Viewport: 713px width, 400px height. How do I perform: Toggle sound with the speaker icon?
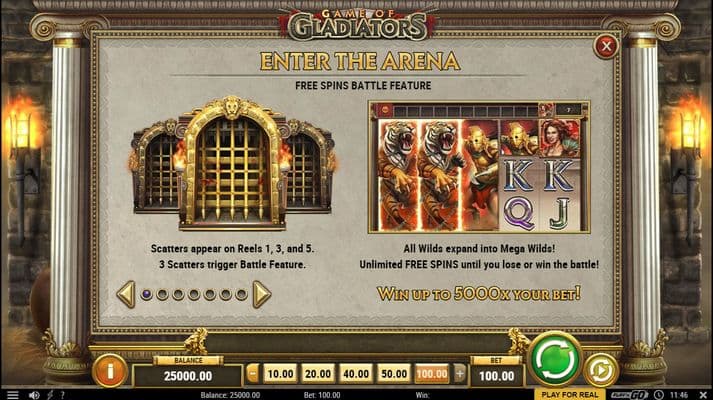click(33, 394)
